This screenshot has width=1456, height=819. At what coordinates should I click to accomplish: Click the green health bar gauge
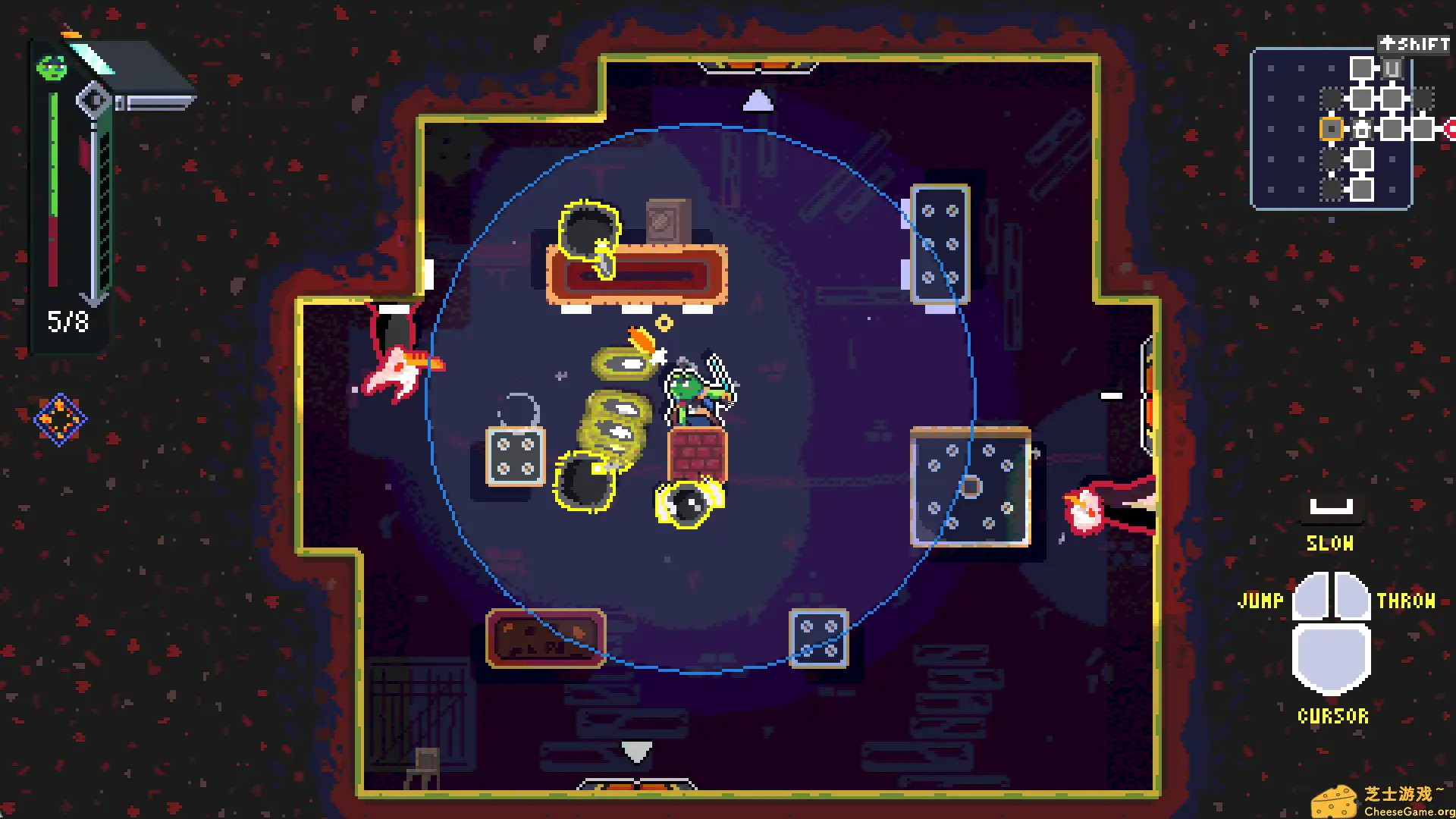pos(52,152)
